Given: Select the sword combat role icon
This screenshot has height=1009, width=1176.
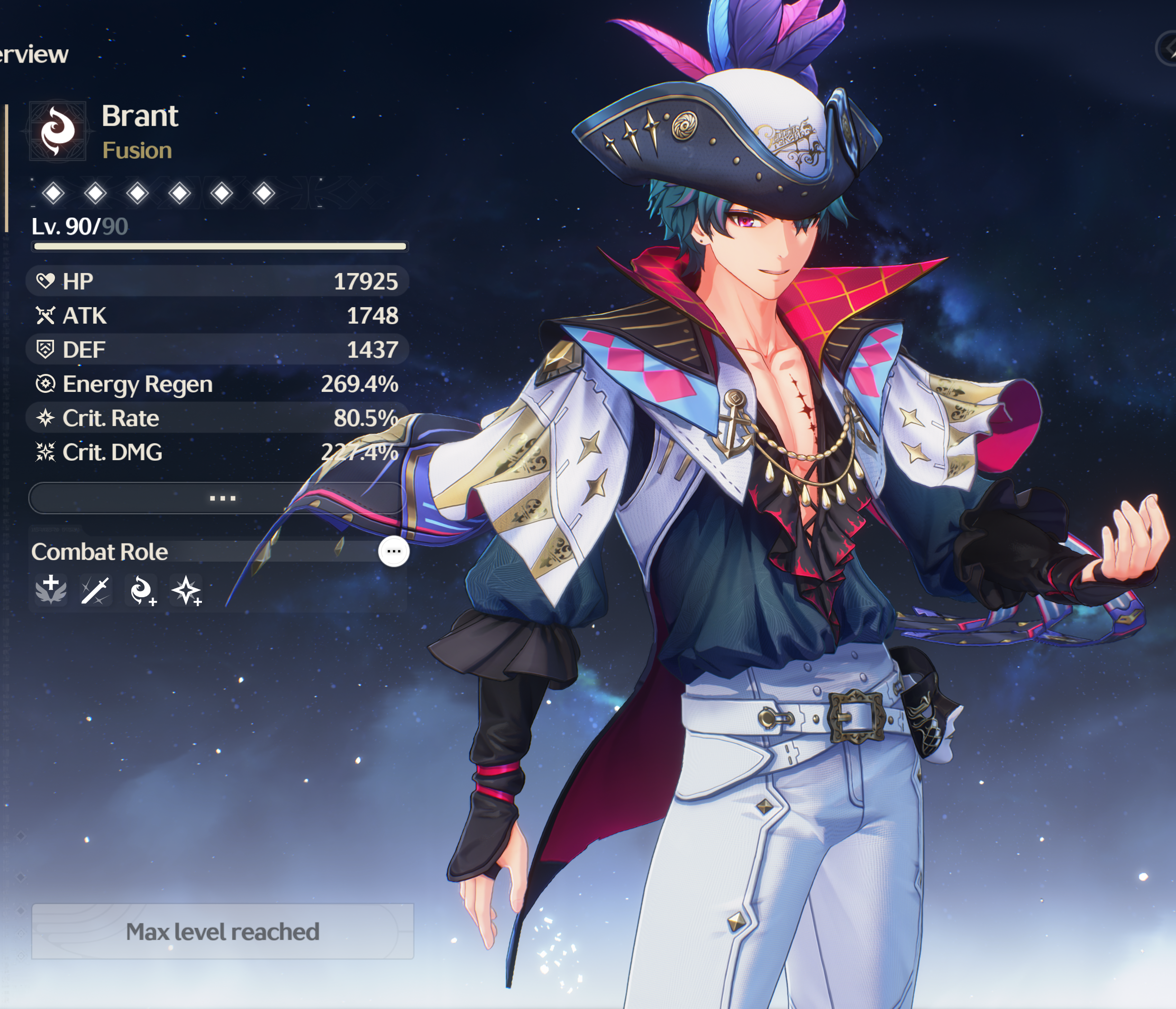Looking at the screenshot, I should [x=95, y=591].
